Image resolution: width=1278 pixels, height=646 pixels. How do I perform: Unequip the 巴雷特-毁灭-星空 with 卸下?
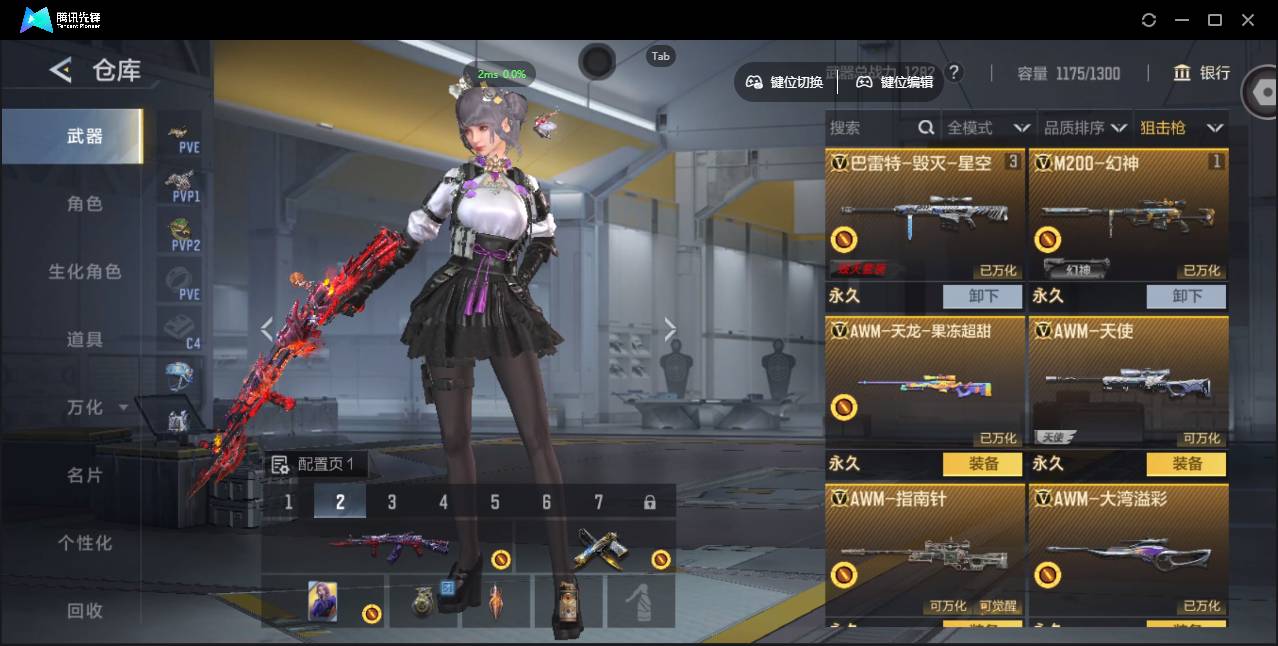tap(983, 296)
